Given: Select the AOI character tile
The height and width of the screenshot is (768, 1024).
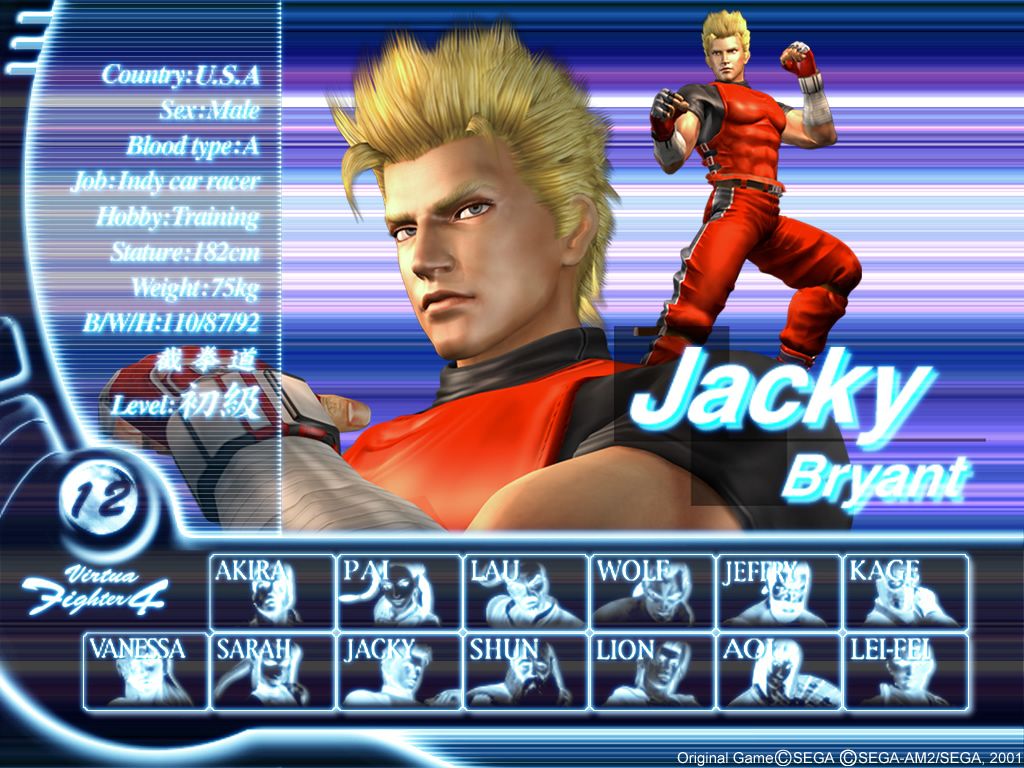Looking at the screenshot, I should [x=779, y=671].
